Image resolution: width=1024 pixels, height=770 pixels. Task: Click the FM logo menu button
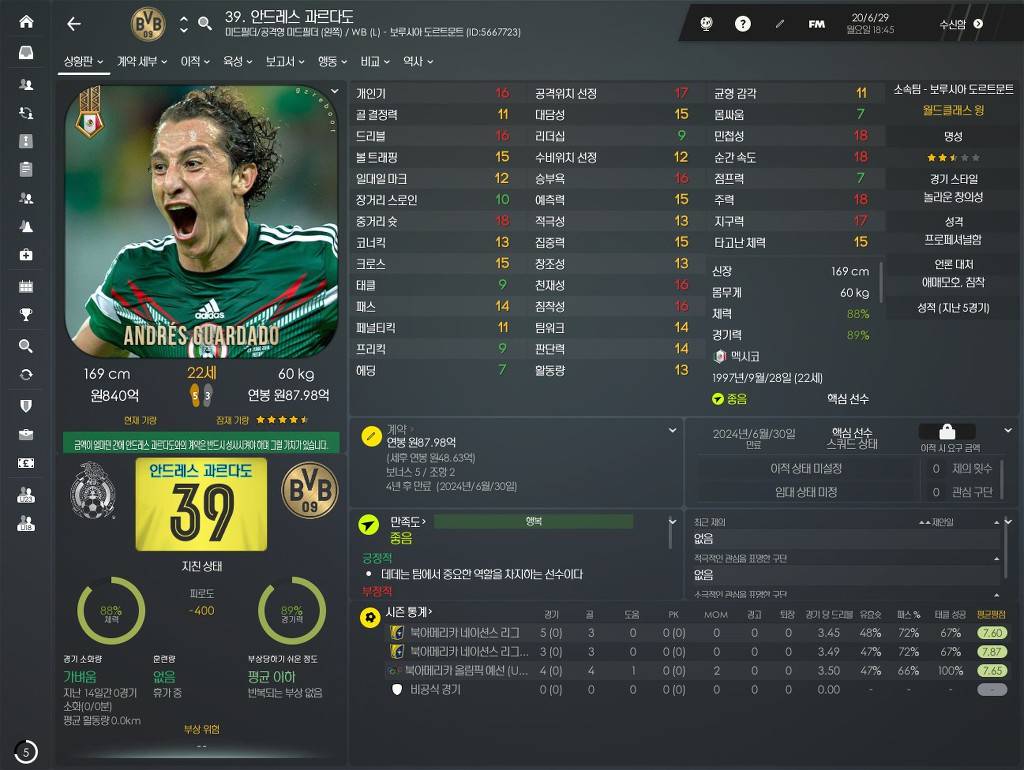click(816, 24)
